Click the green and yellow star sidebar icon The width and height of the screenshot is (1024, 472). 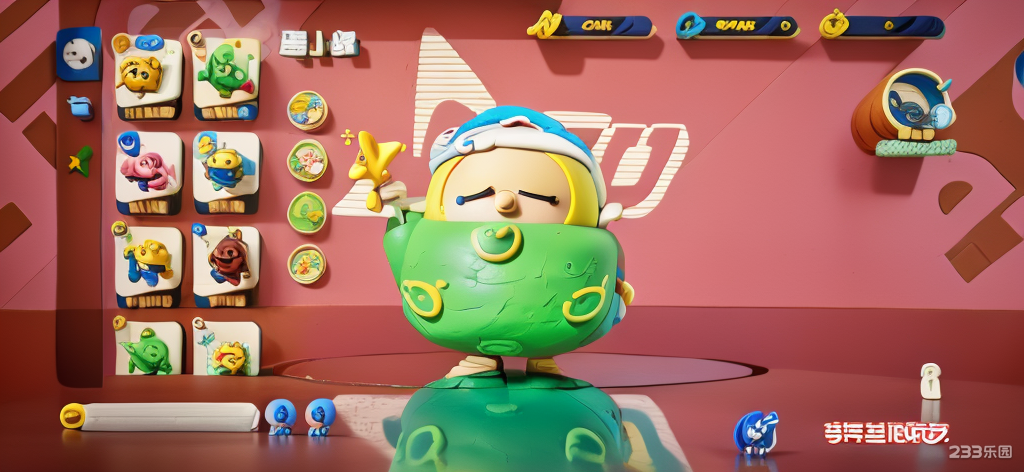click(79, 160)
